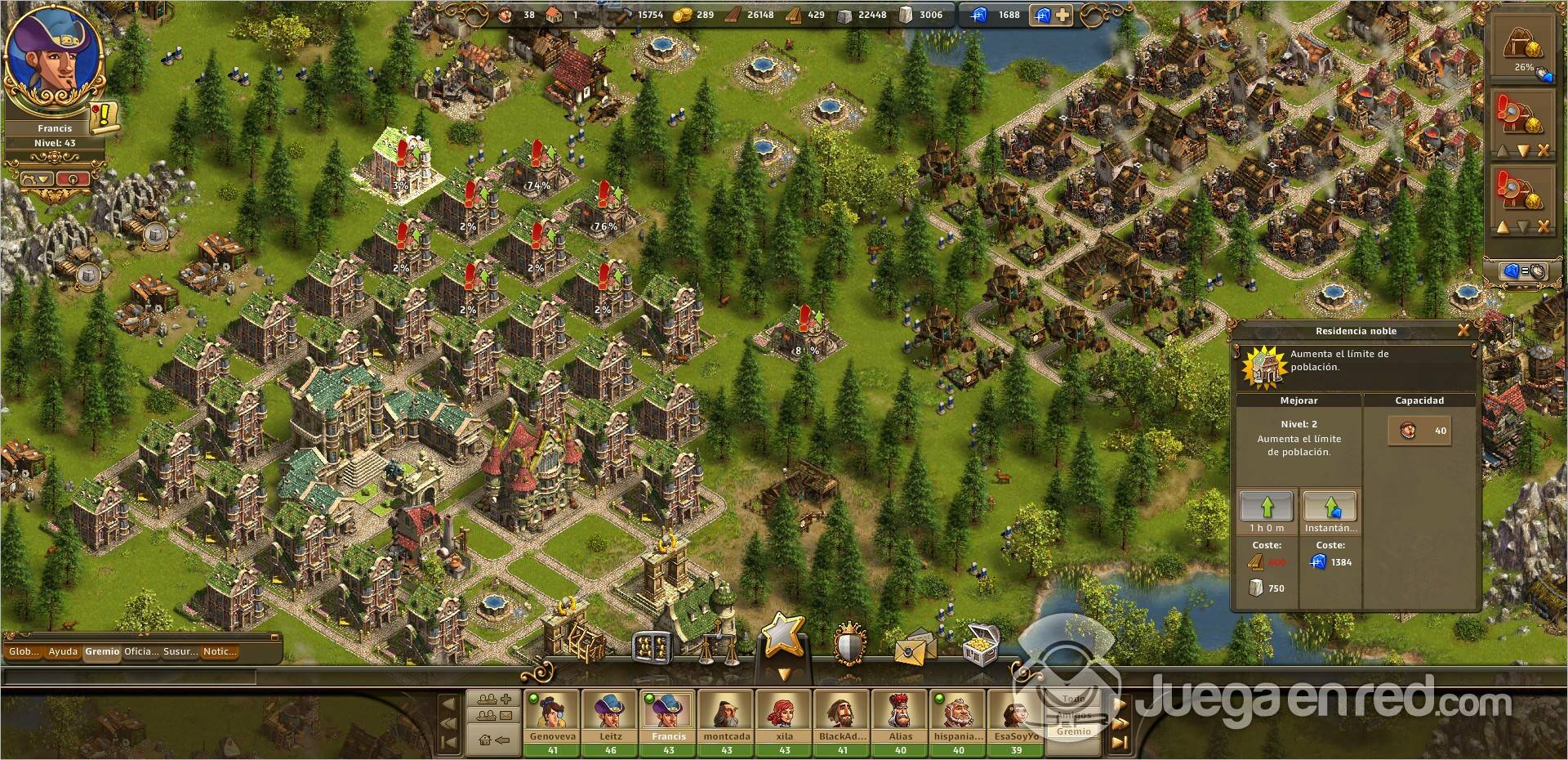Open the mail envelopes icon
The height and width of the screenshot is (760, 1568).
coord(915,648)
